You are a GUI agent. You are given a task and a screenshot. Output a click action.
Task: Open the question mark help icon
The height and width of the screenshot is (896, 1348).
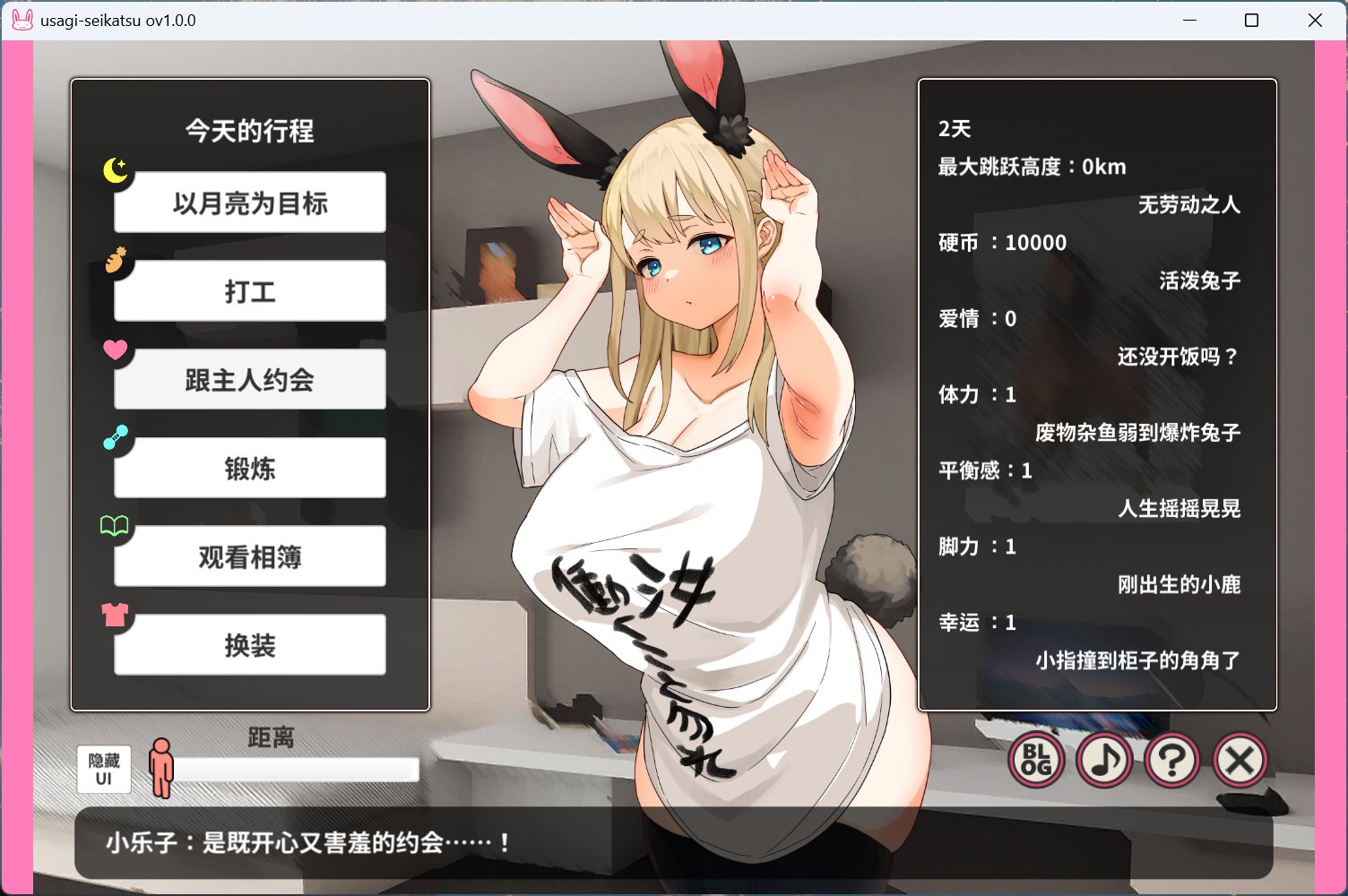[x=1172, y=760]
